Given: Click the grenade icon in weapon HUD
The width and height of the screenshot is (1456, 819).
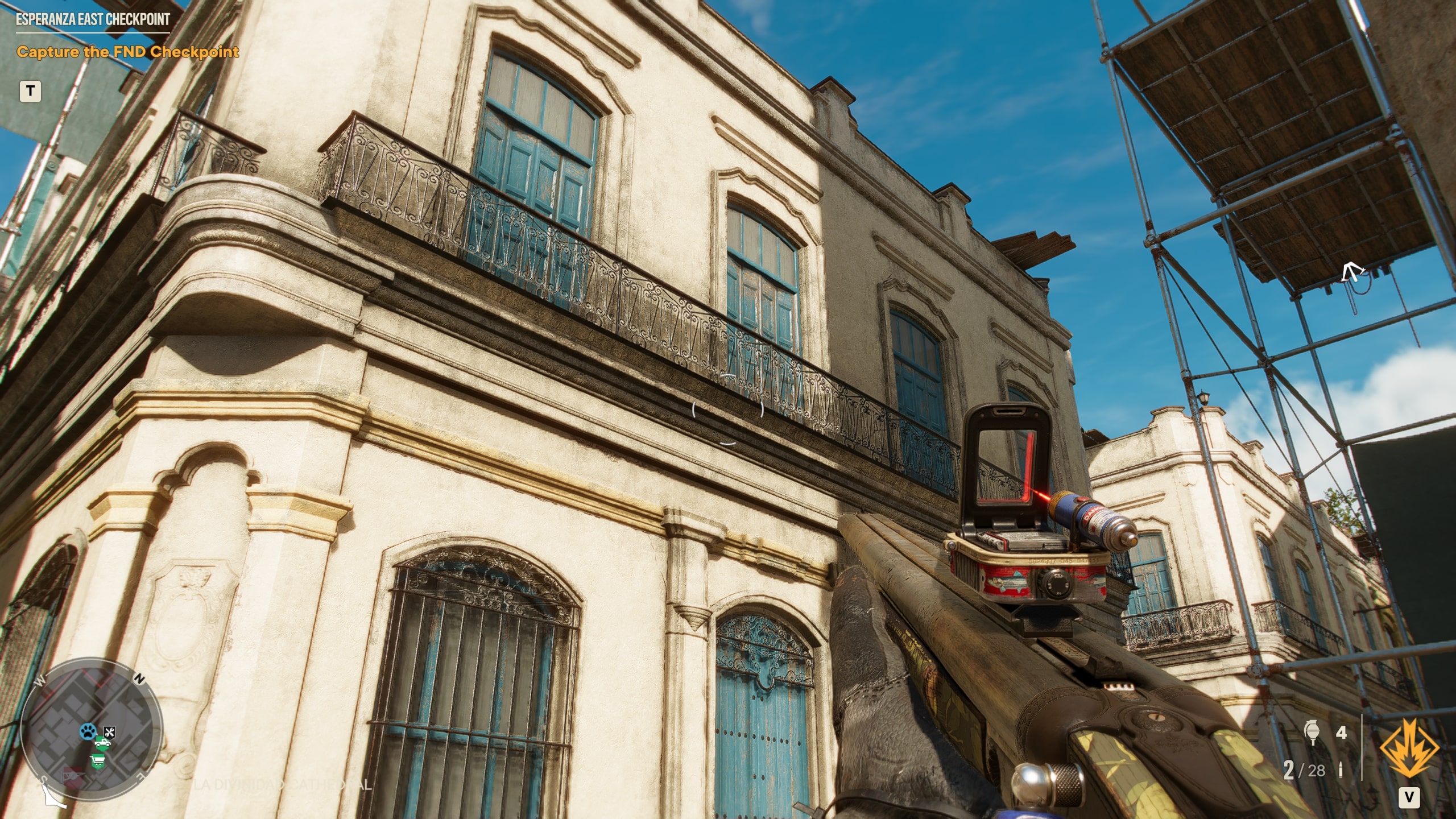Looking at the screenshot, I should click(x=1312, y=733).
